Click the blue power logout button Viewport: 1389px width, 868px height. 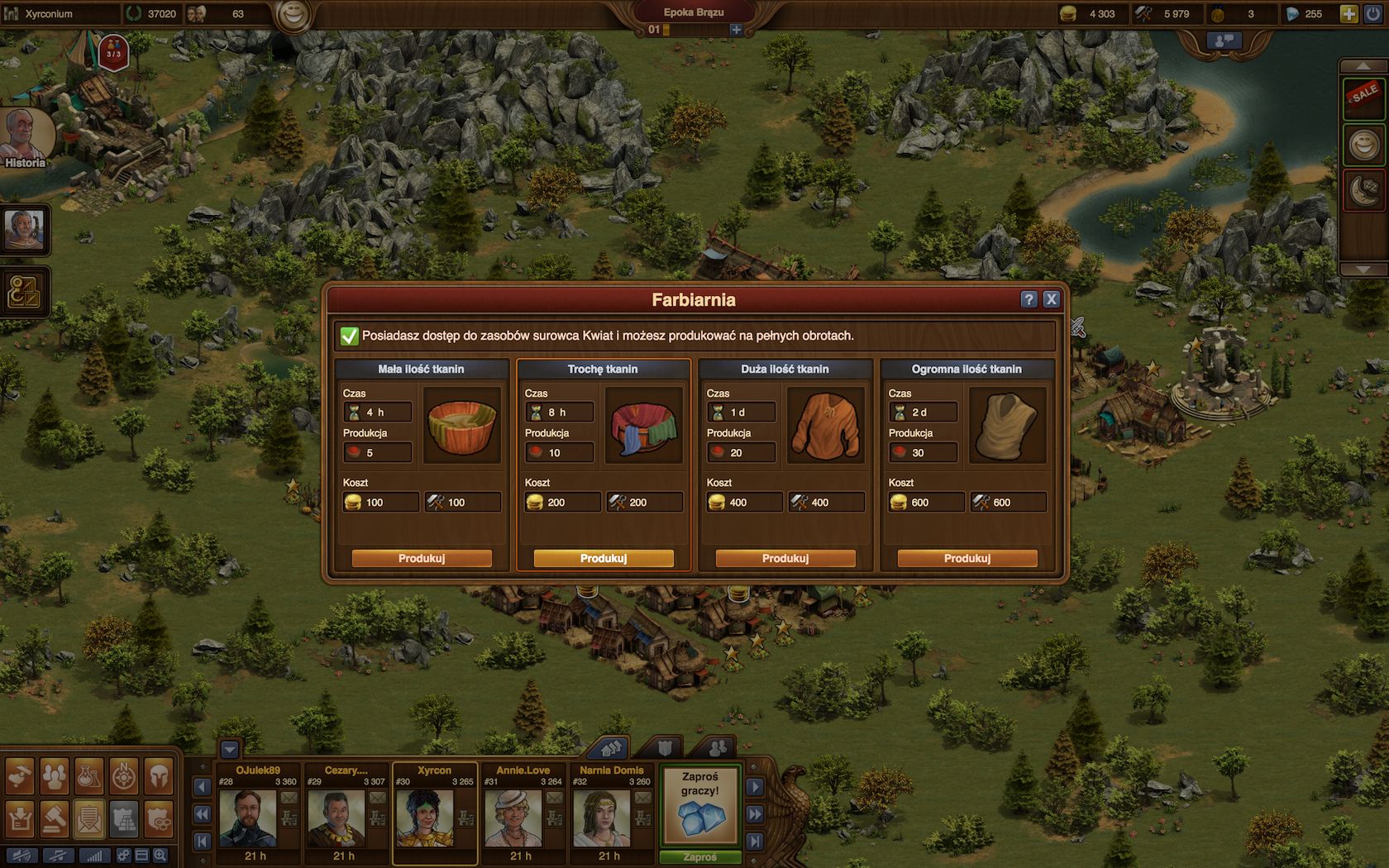tap(1373, 14)
